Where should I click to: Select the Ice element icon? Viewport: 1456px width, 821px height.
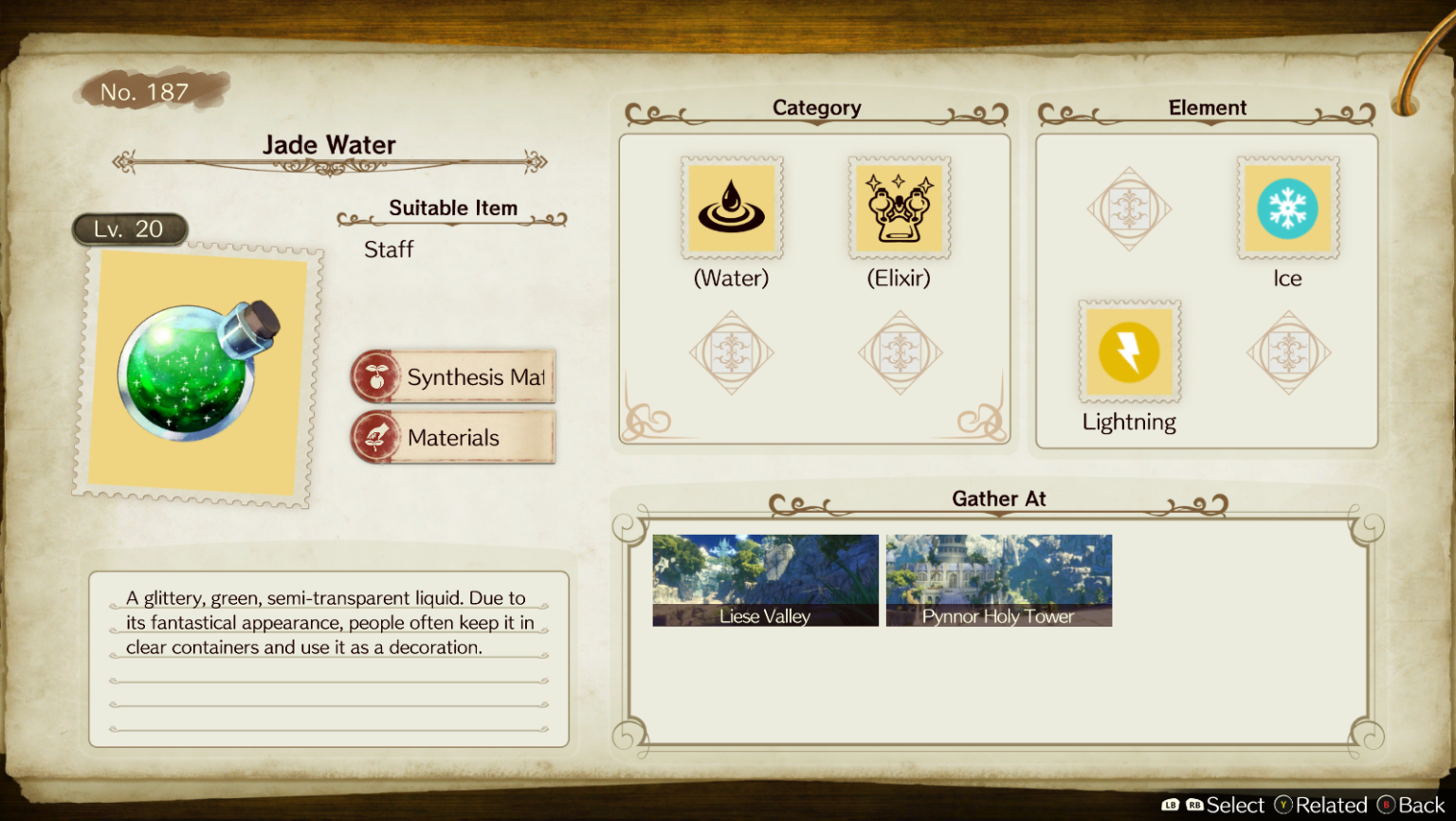(1288, 208)
